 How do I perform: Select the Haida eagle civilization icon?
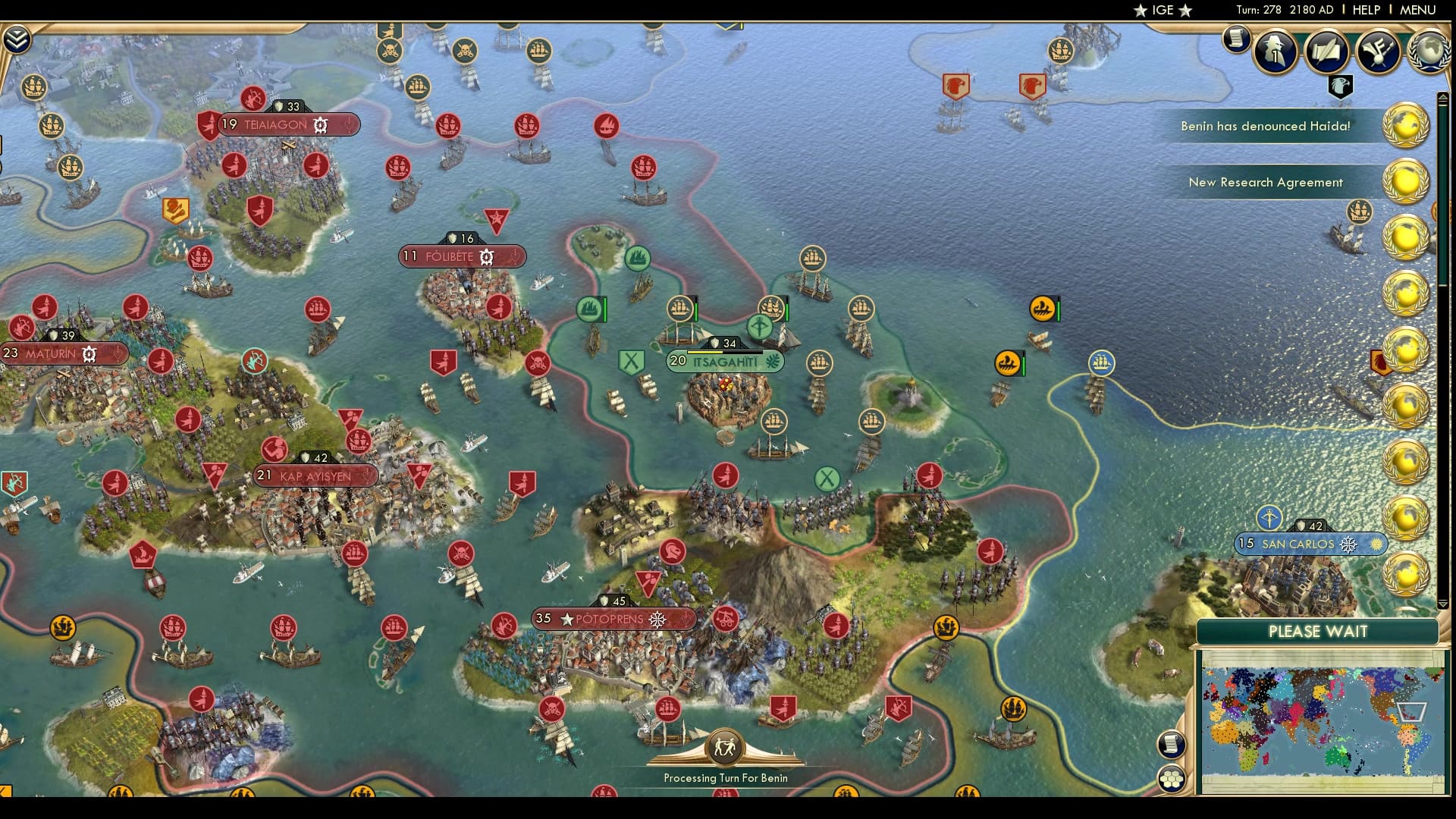(x=1341, y=86)
